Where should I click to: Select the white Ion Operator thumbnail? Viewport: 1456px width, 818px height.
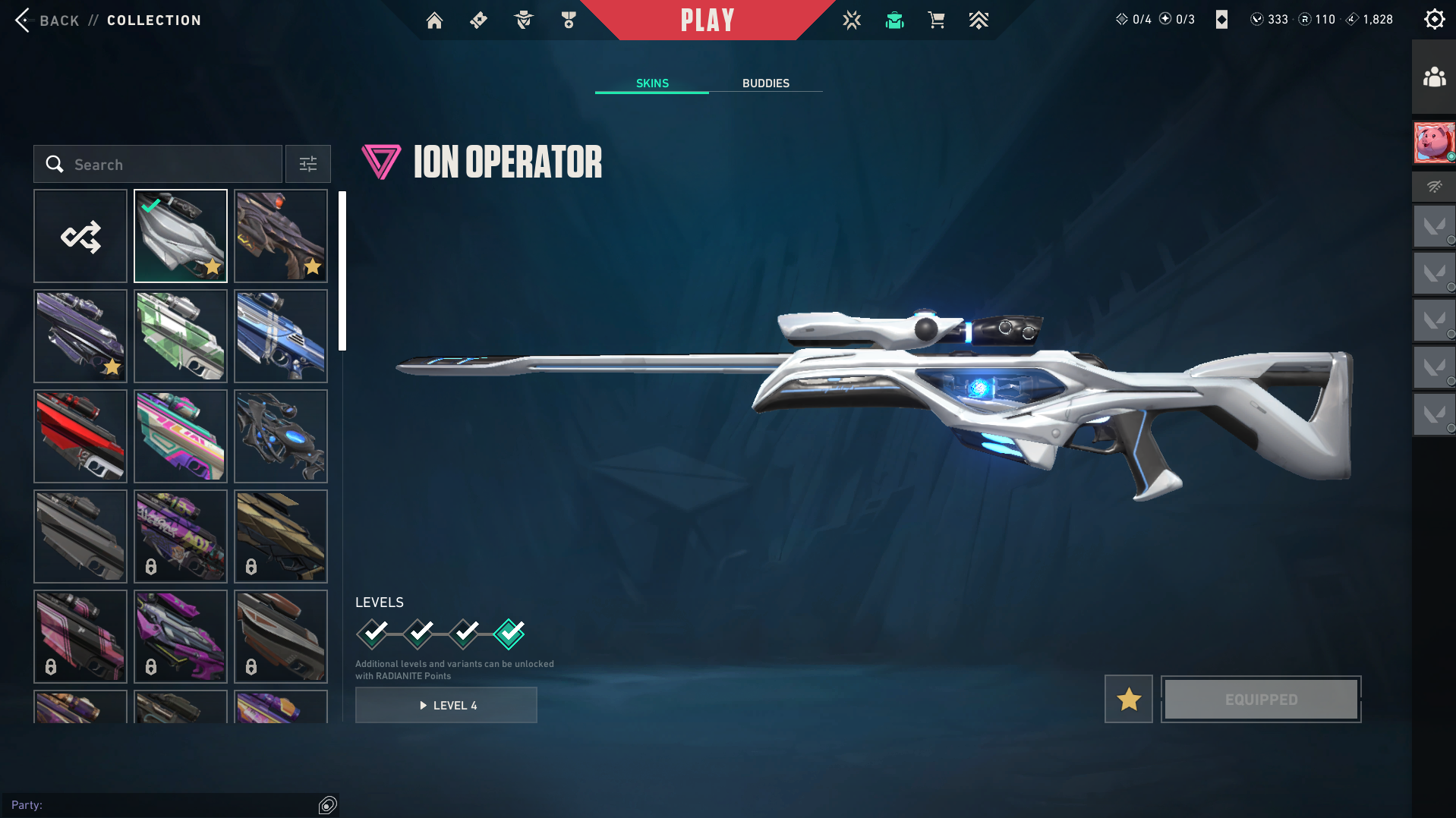tap(181, 237)
